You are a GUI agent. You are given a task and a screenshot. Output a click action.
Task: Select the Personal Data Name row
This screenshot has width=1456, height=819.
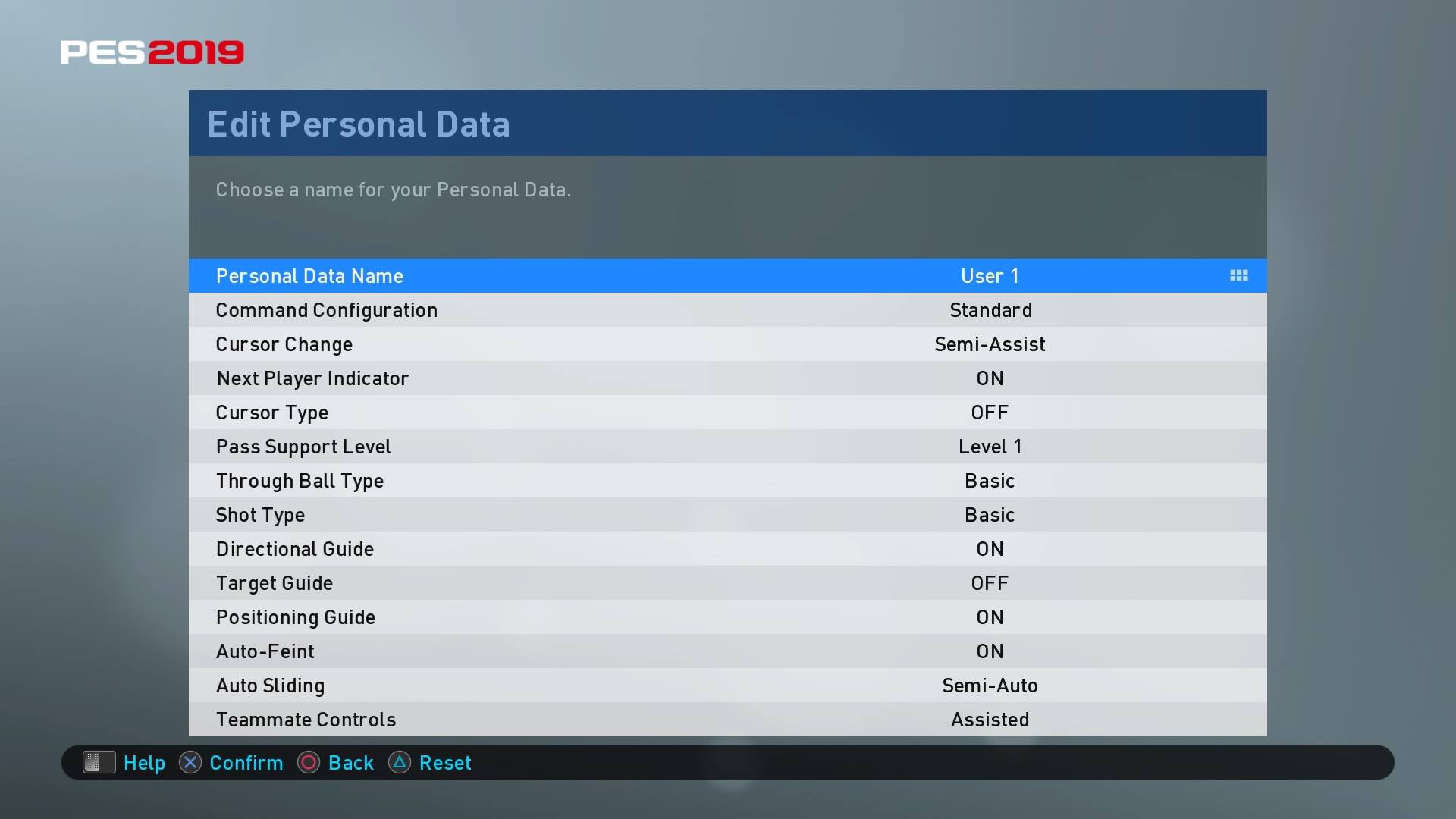(726, 276)
